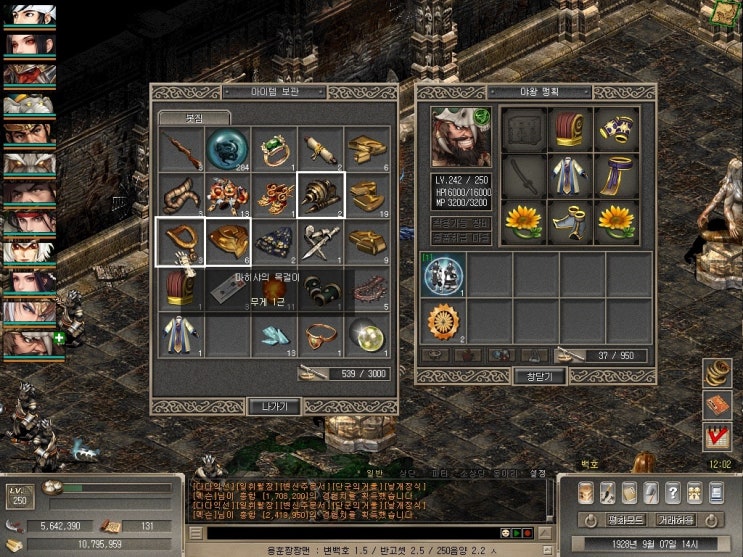Pick the glowing yellow orb item
Screen dimensions: 743x557
[x=366, y=335]
